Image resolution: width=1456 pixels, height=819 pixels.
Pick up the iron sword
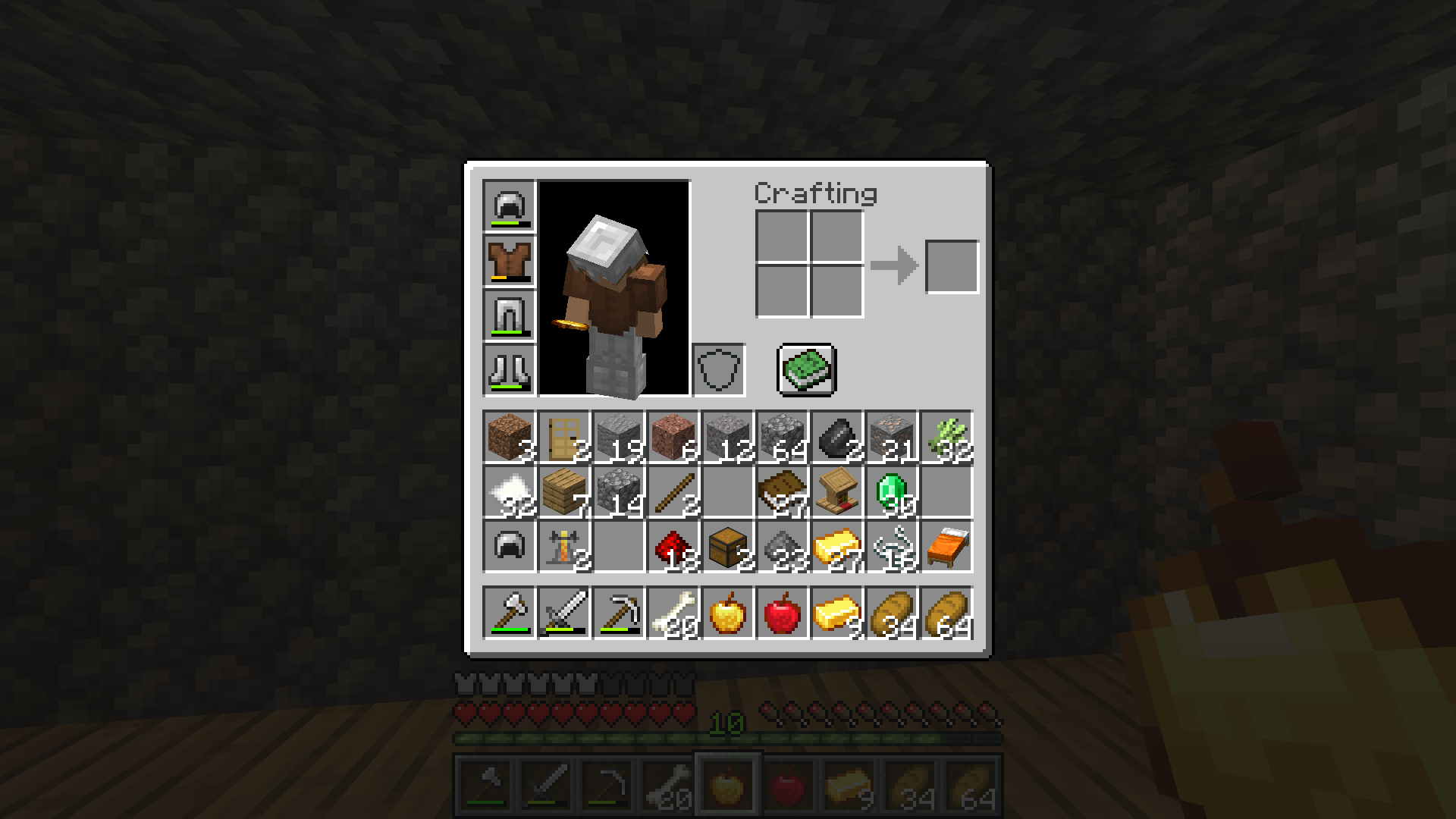click(563, 612)
